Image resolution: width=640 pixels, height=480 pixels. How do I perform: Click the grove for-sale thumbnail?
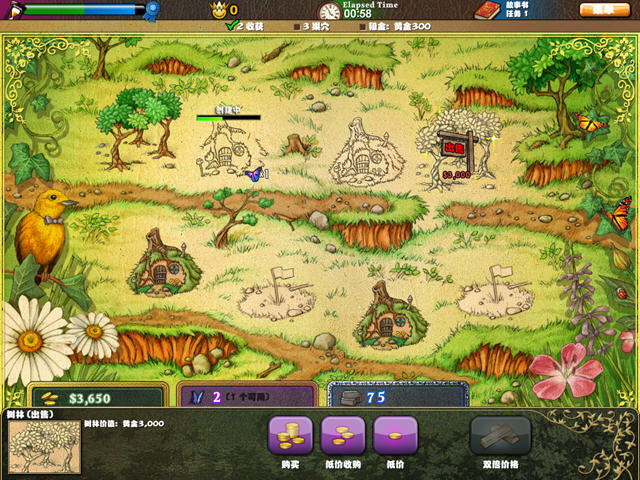click(x=44, y=446)
